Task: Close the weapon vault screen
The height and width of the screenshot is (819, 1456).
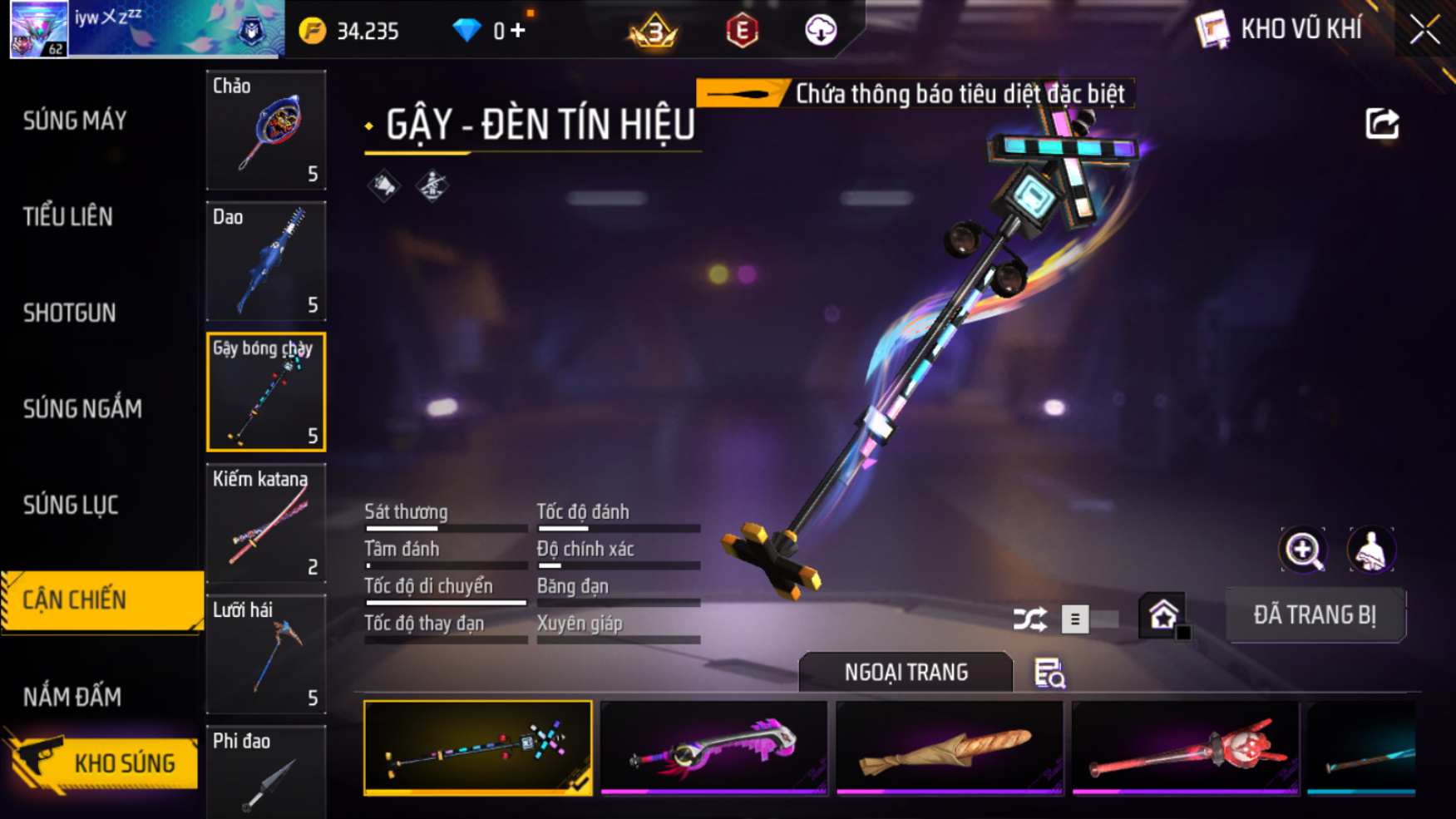Action: (1424, 31)
